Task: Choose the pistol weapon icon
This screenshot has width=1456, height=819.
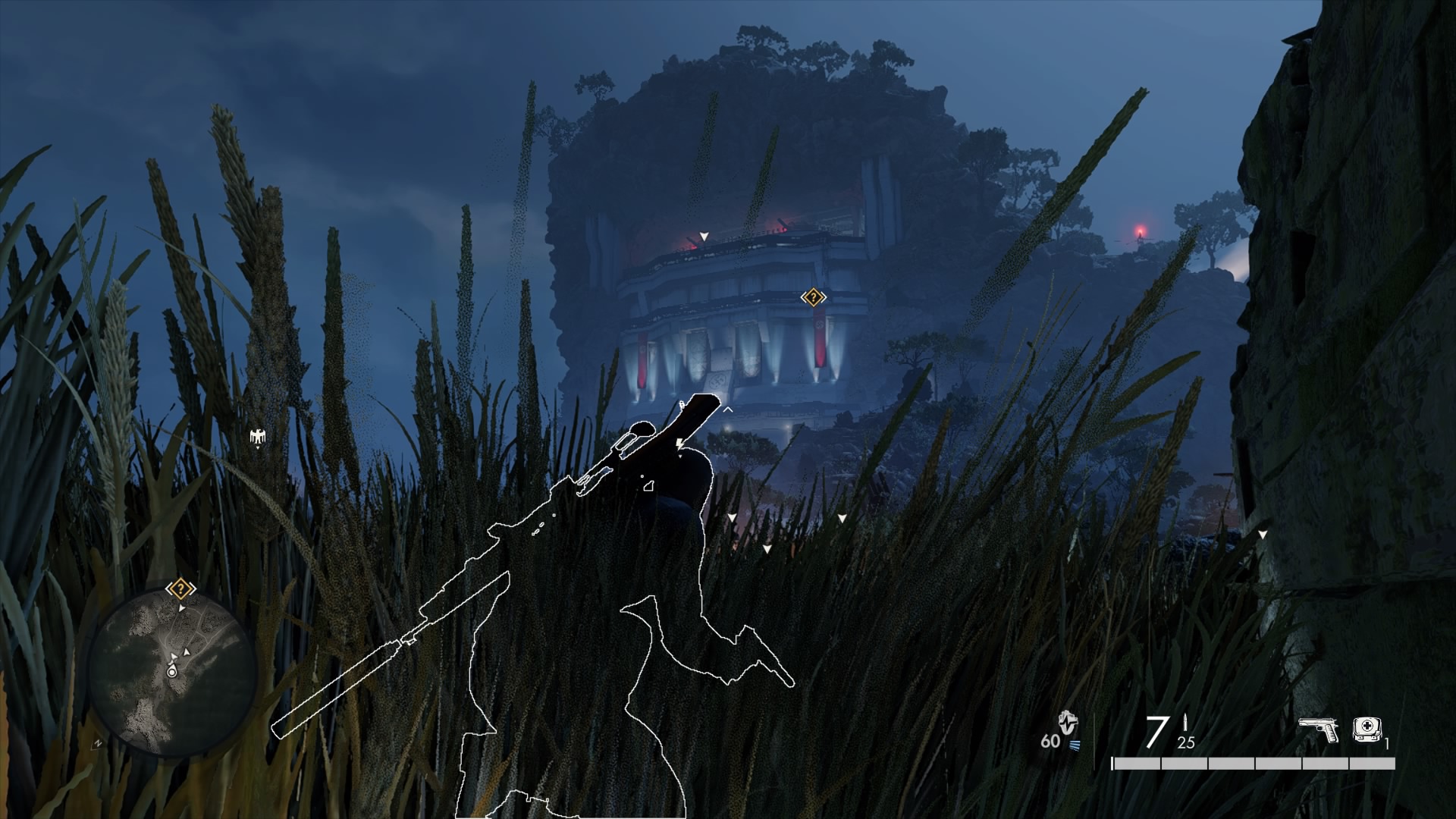Action: pyautogui.click(x=1317, y=730)
